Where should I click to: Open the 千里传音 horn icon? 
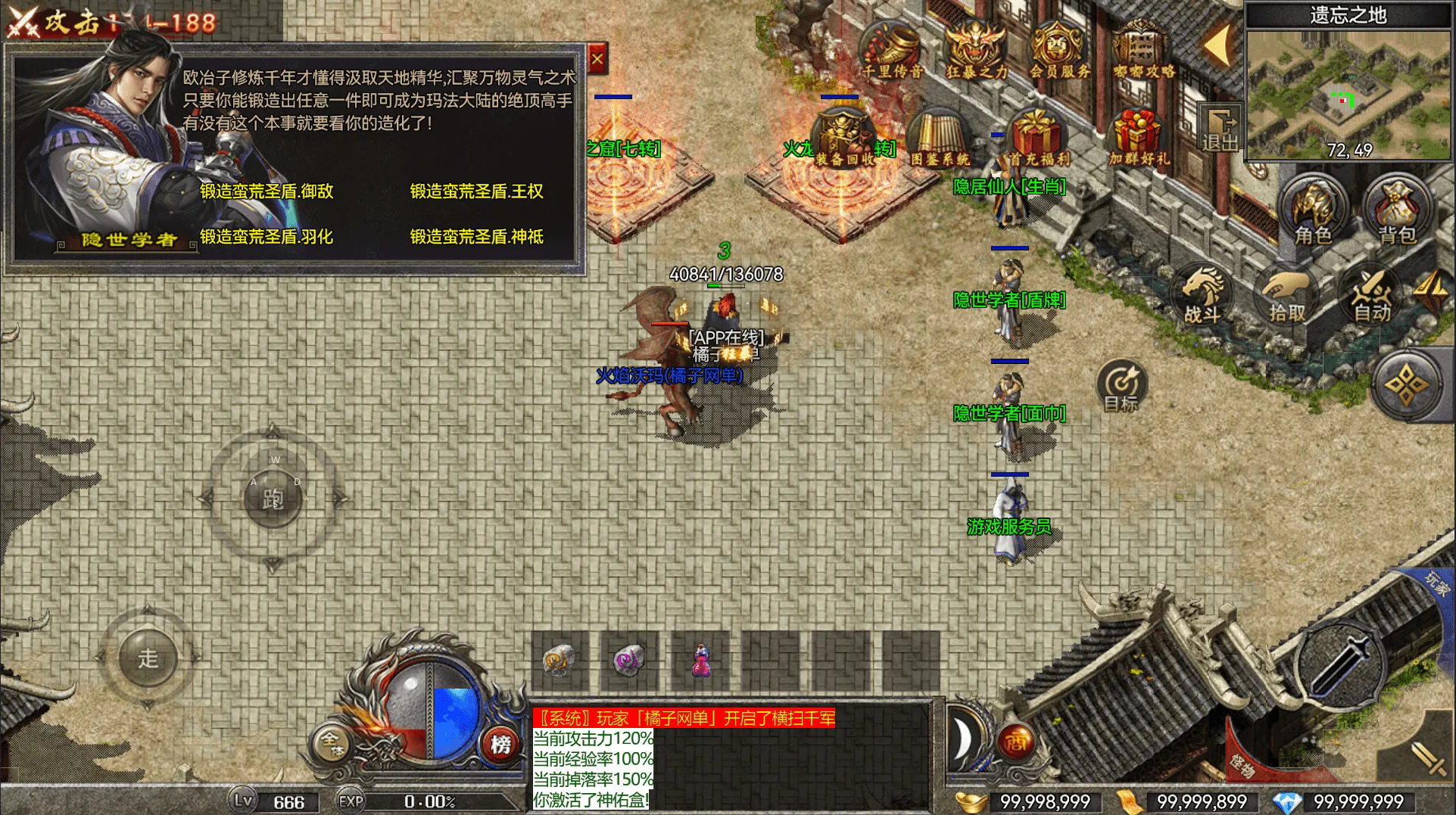(893, 51)
